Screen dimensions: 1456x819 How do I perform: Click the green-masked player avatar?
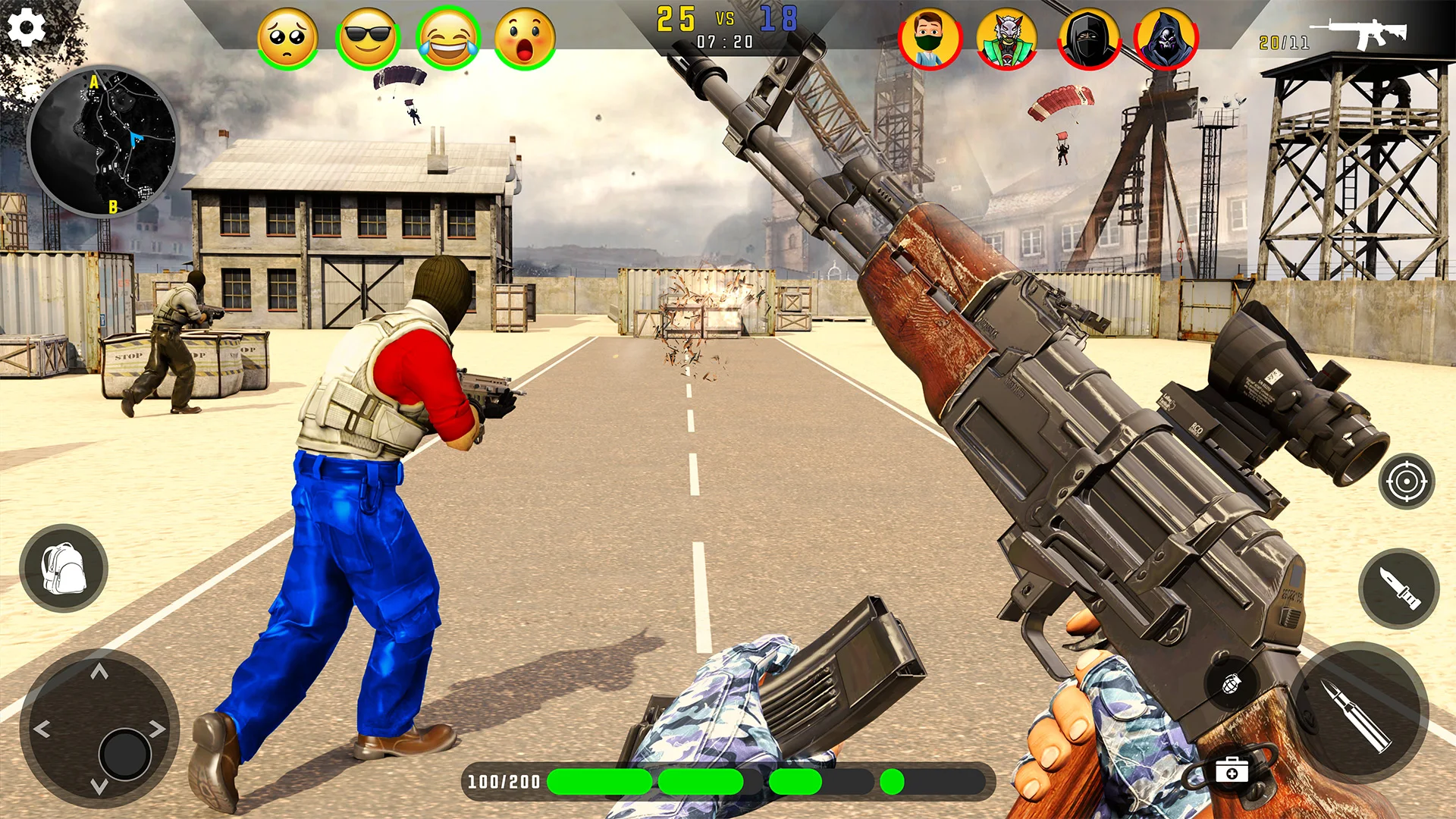(930, 39)
